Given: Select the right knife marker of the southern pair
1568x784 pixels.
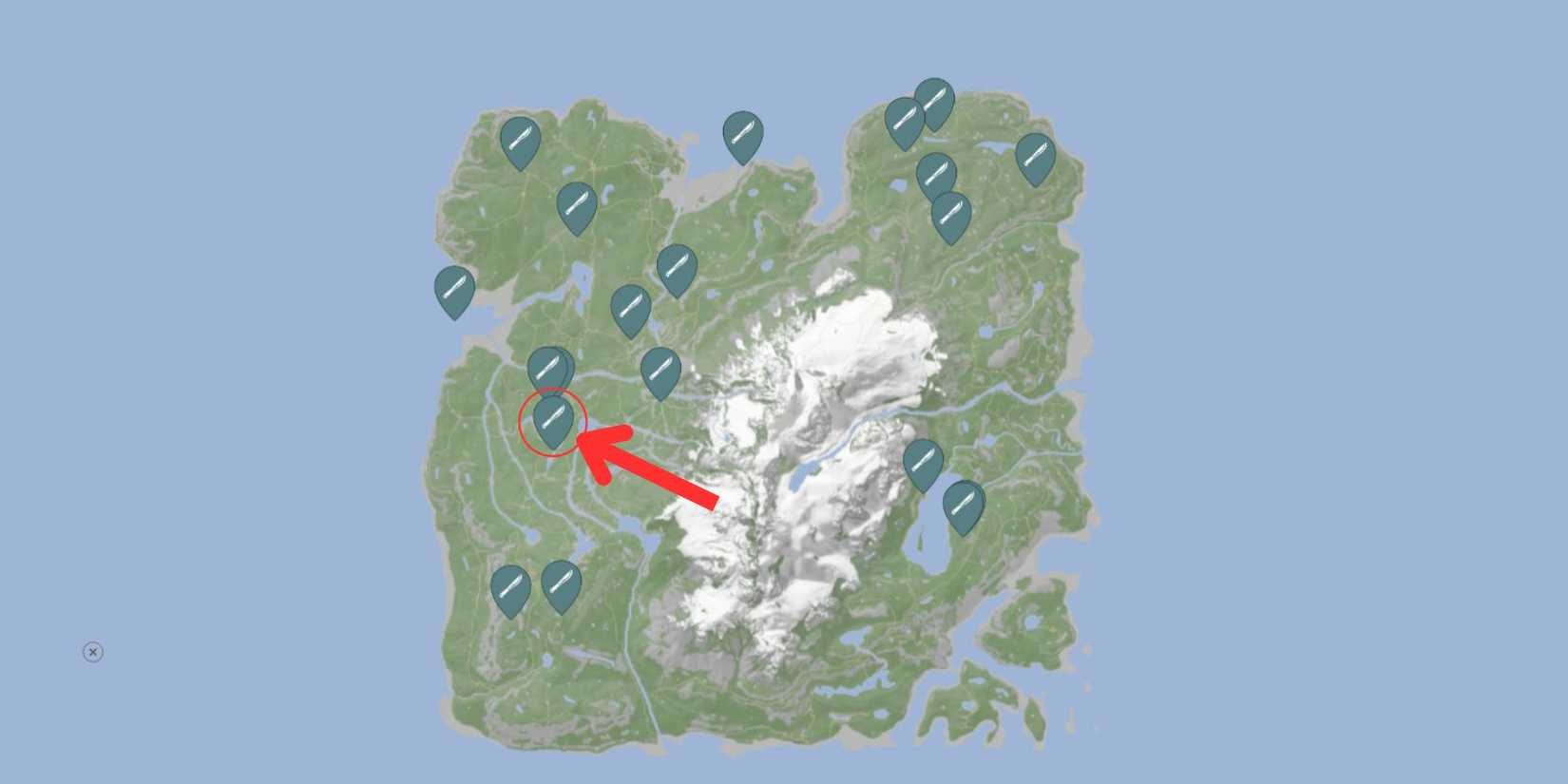Looking at the screenshot, I should coord(561,583).
